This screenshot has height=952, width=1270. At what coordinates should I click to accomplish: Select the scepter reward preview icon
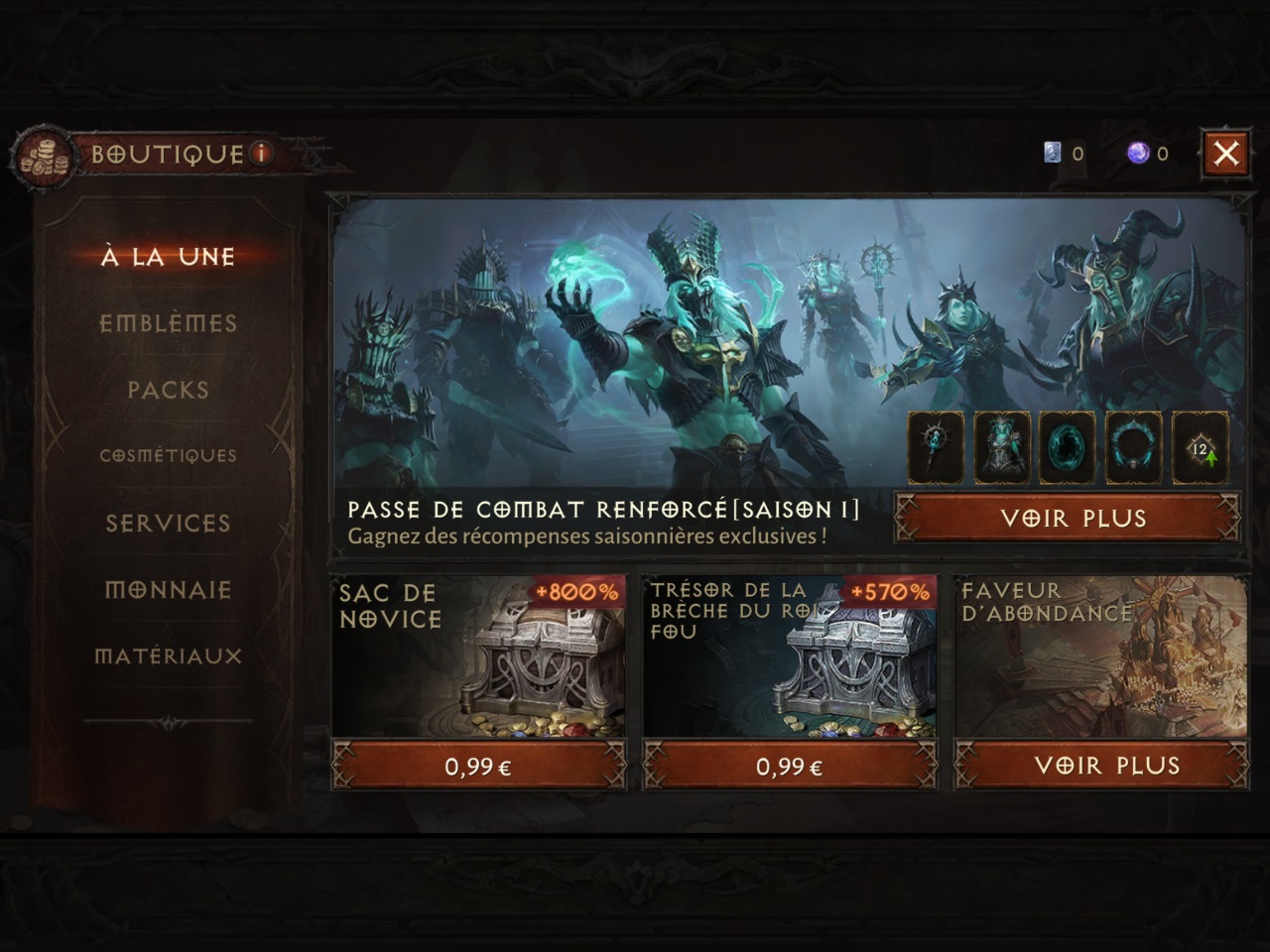[934, 447]
